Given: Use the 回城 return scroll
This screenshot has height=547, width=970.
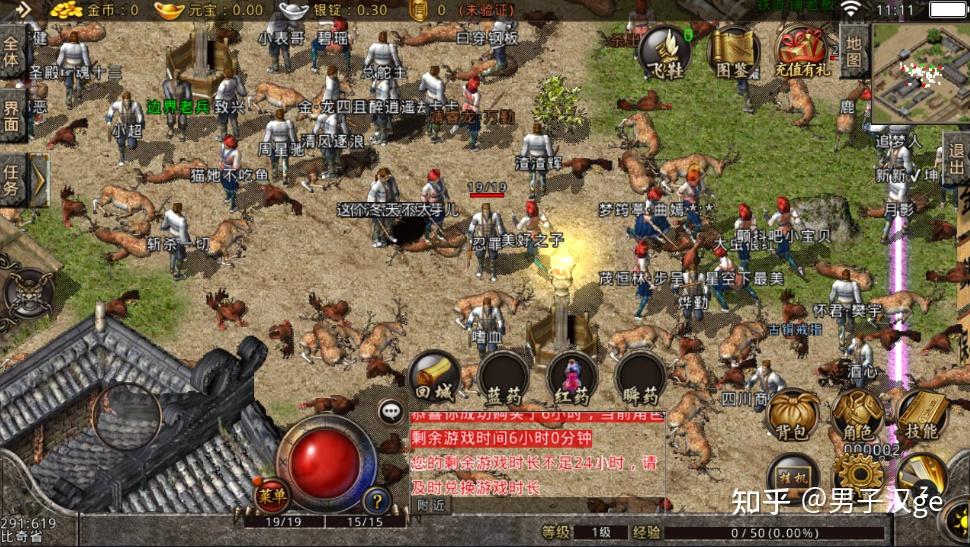Looking at the screenshot, I should [434, 377].
